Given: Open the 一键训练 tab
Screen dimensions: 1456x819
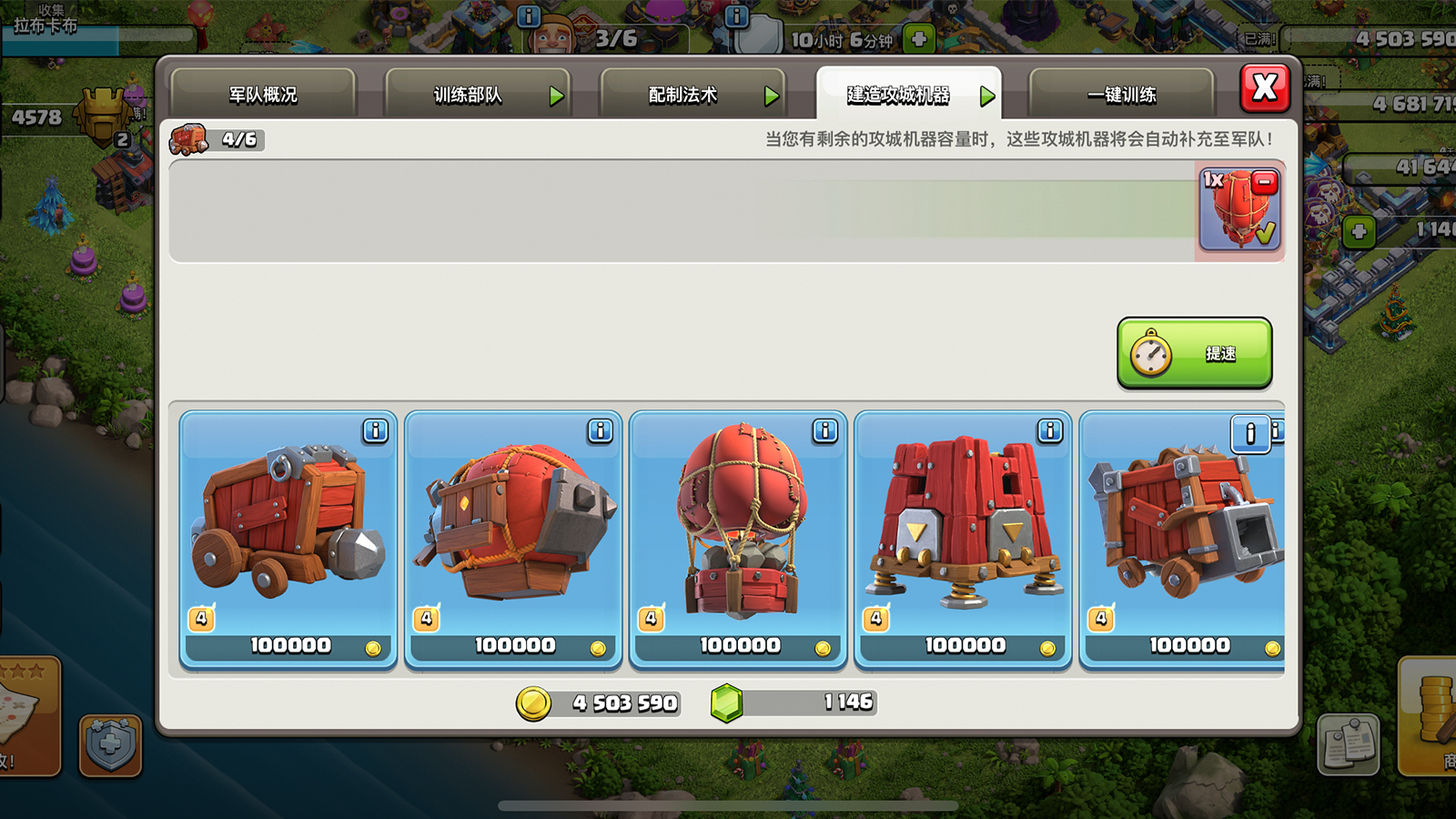Looking at the screenshot, I should pos(1121,95).
